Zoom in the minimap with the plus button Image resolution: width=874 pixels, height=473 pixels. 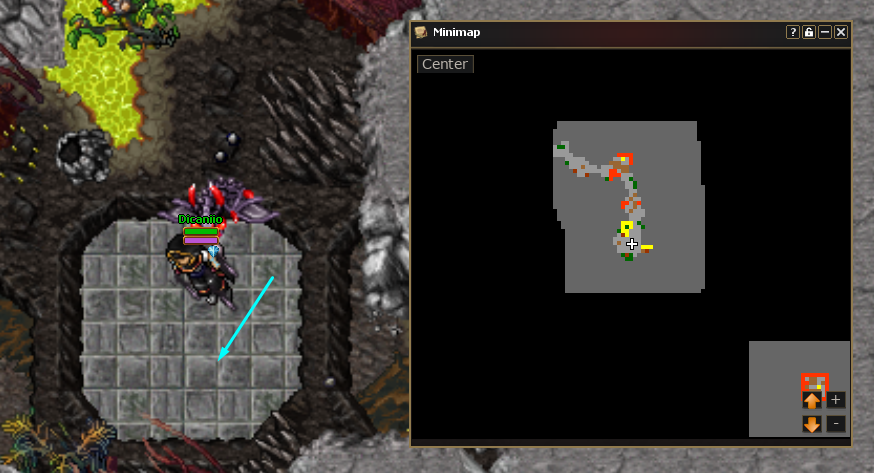(x=836, y=400)
